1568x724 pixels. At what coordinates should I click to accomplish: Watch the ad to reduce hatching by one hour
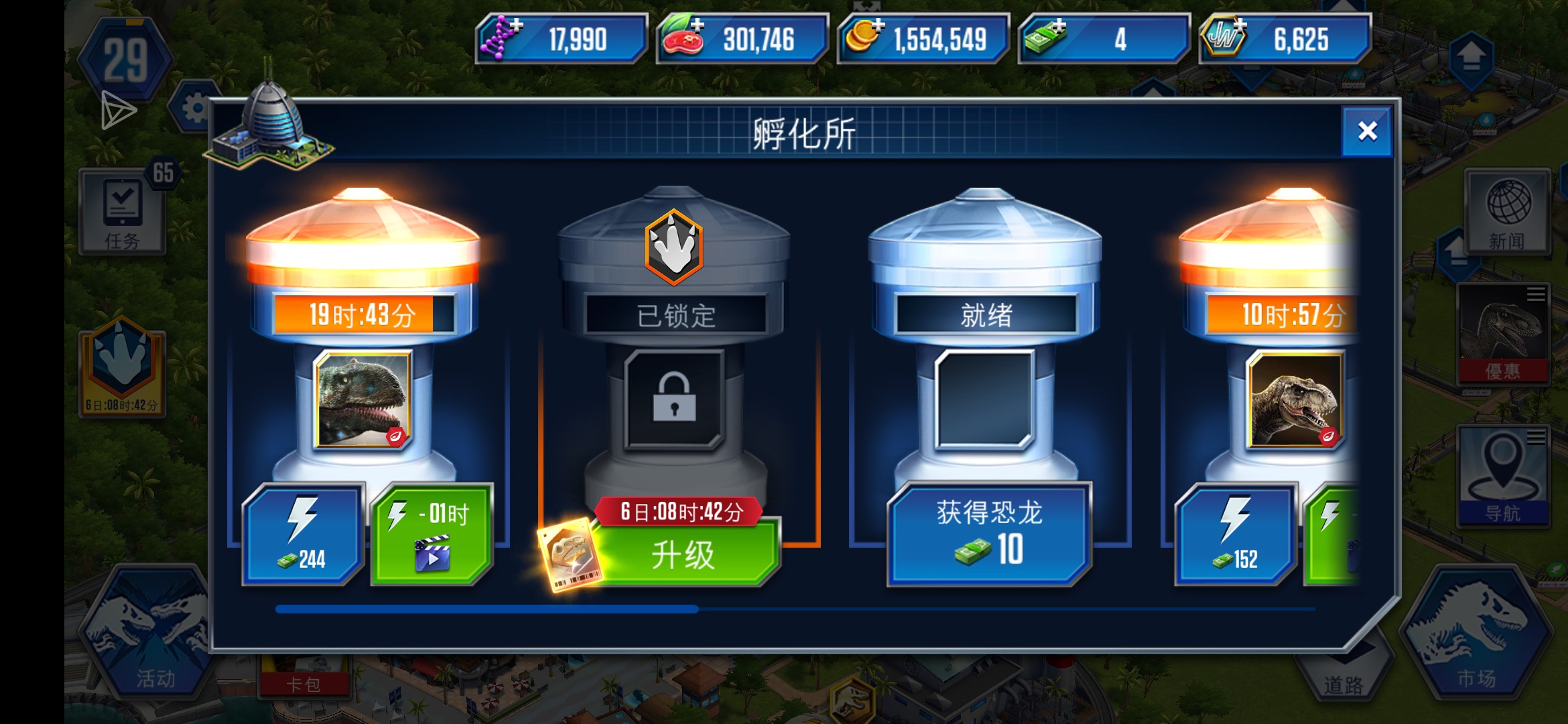[430, 533]
